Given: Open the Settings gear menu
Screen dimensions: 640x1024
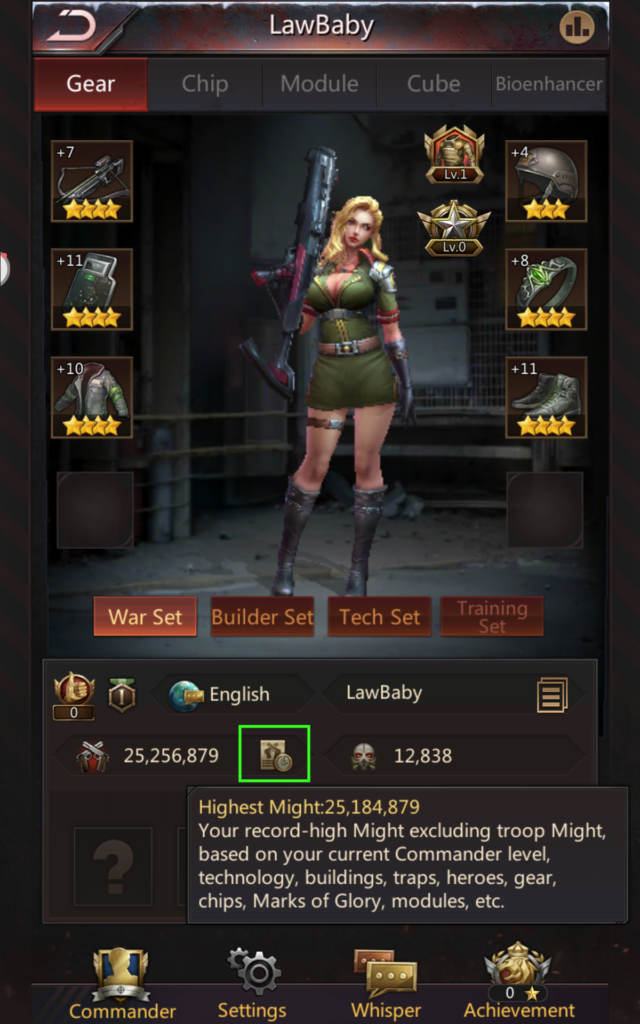Looking at the screenshot, I should [252, 985].
